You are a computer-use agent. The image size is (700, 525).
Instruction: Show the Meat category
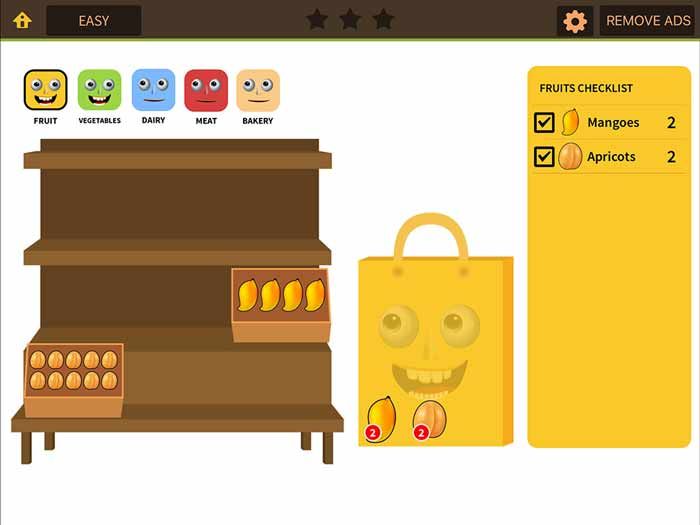coord(206,91)
